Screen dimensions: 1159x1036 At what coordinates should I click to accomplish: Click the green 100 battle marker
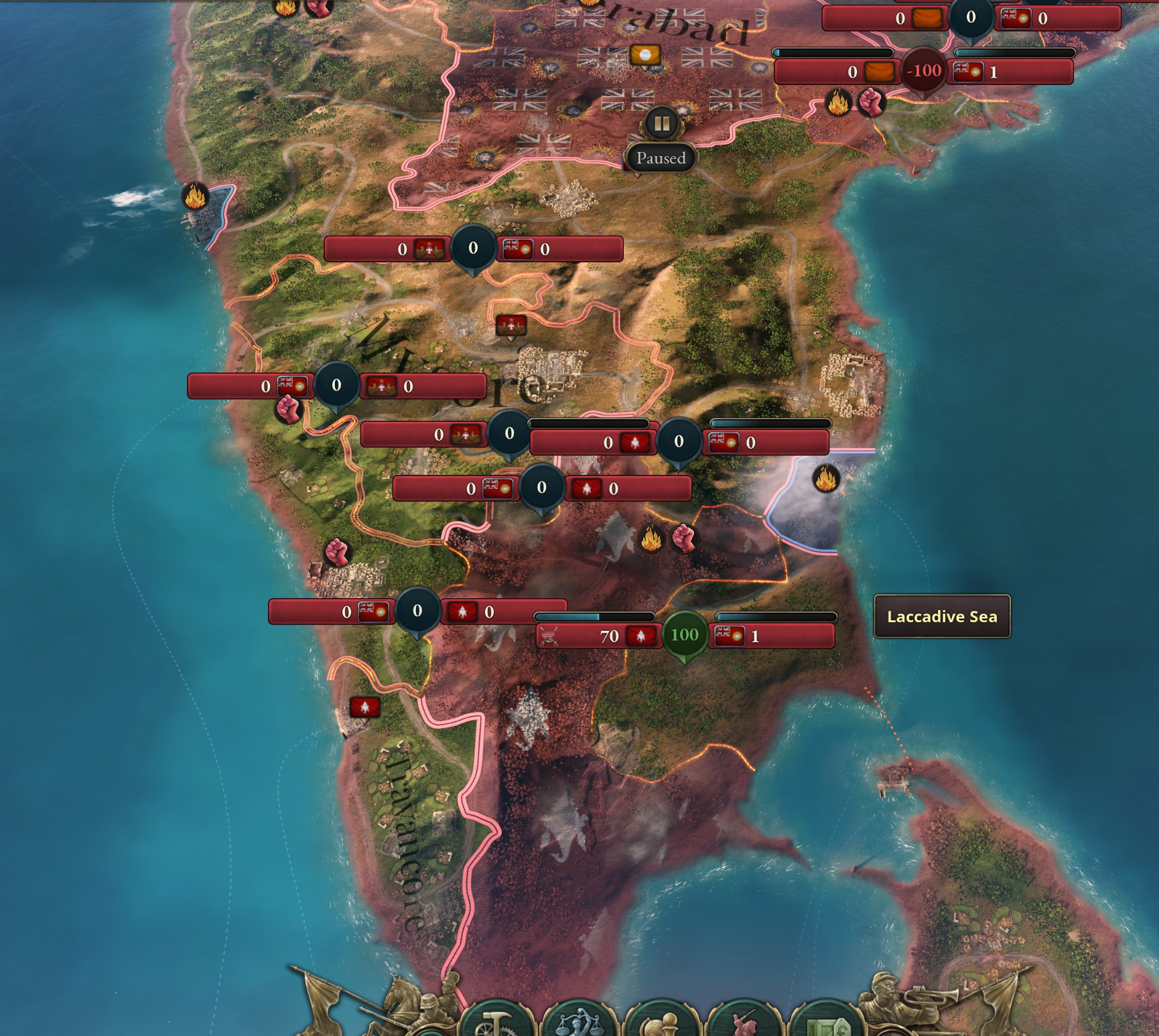click(x=685, y=635)
